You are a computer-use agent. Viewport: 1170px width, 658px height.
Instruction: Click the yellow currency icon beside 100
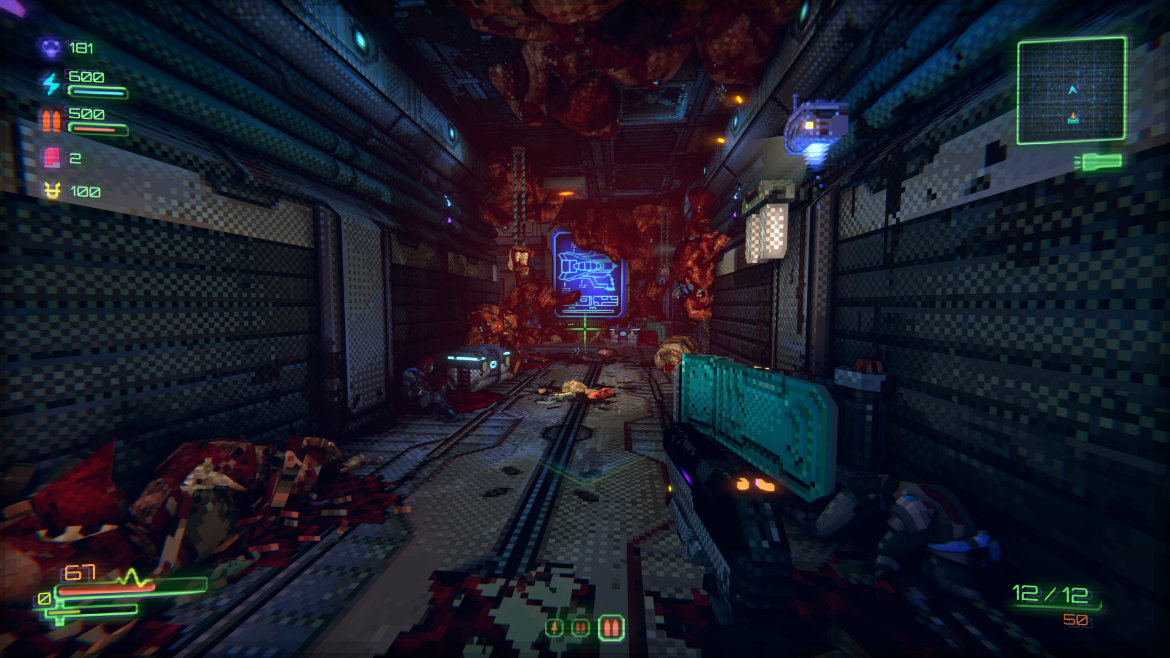coord(50,191)
